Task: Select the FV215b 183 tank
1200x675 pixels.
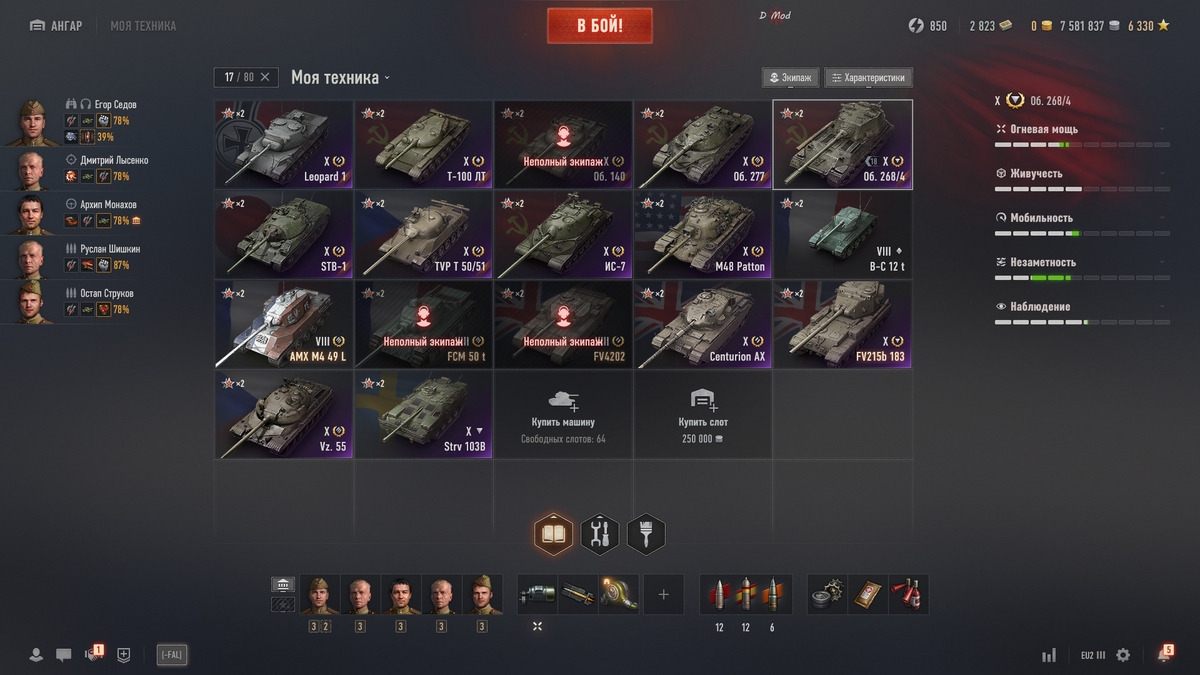Action: click(x=842, y=325)
